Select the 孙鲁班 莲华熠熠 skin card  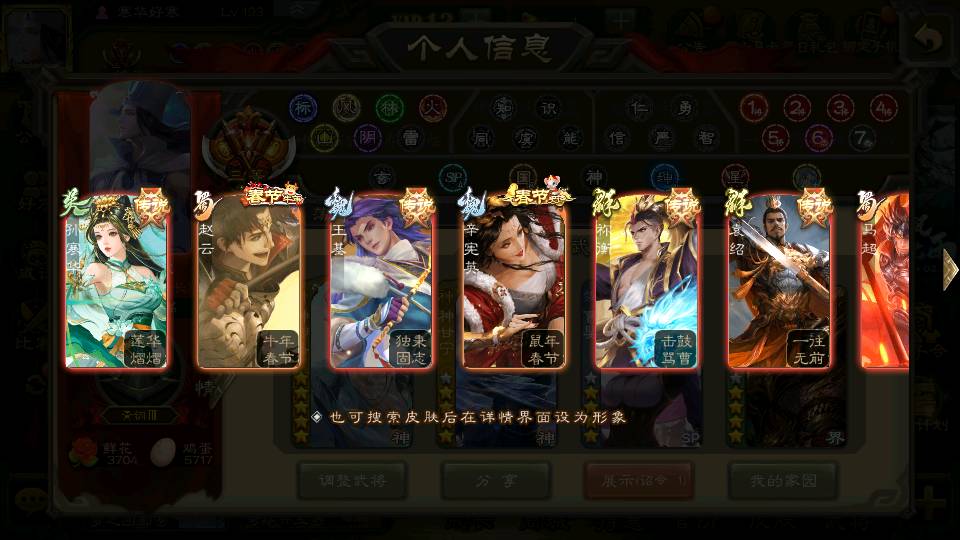coord(116,282)
